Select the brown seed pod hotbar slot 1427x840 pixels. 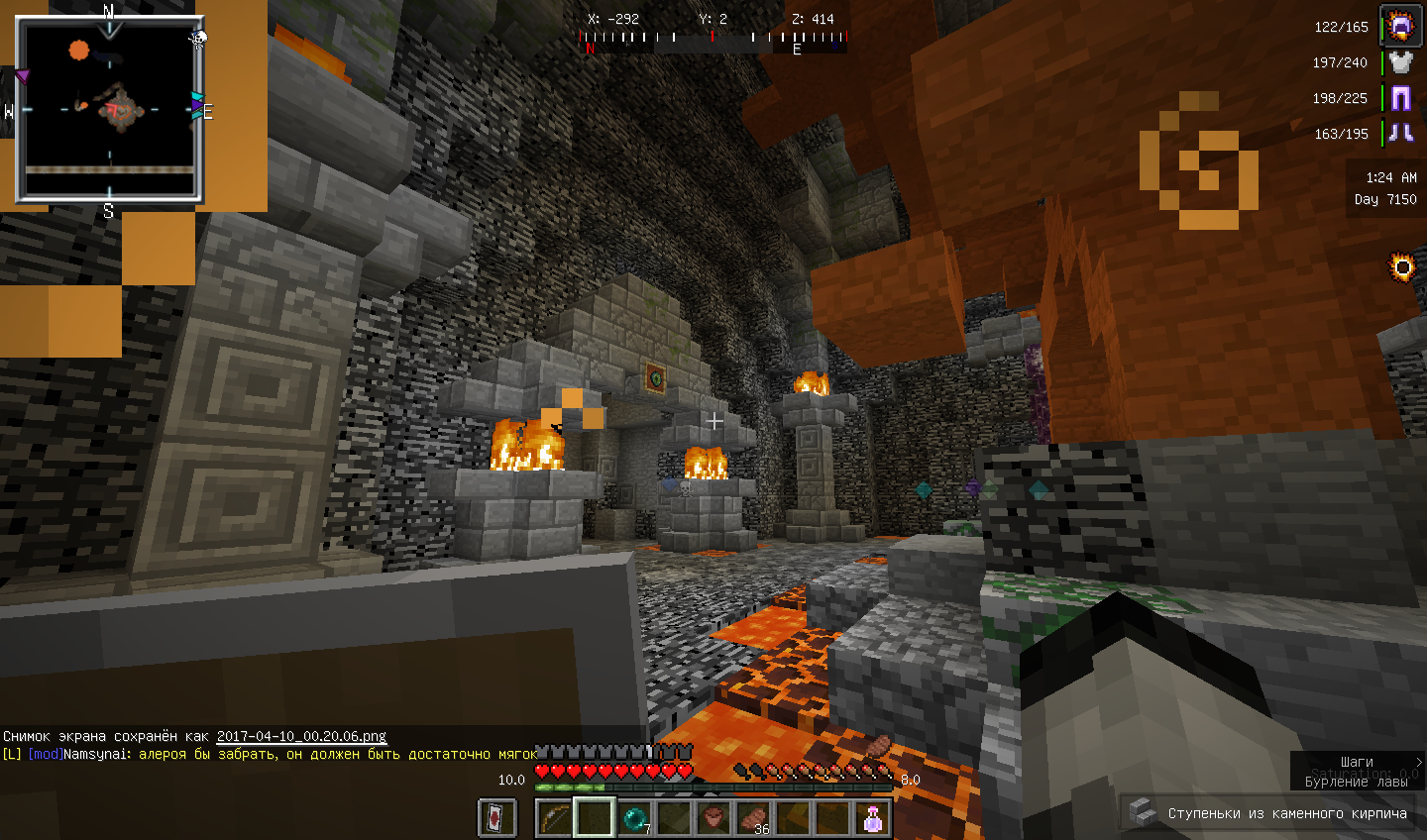(x=713, y=818)
